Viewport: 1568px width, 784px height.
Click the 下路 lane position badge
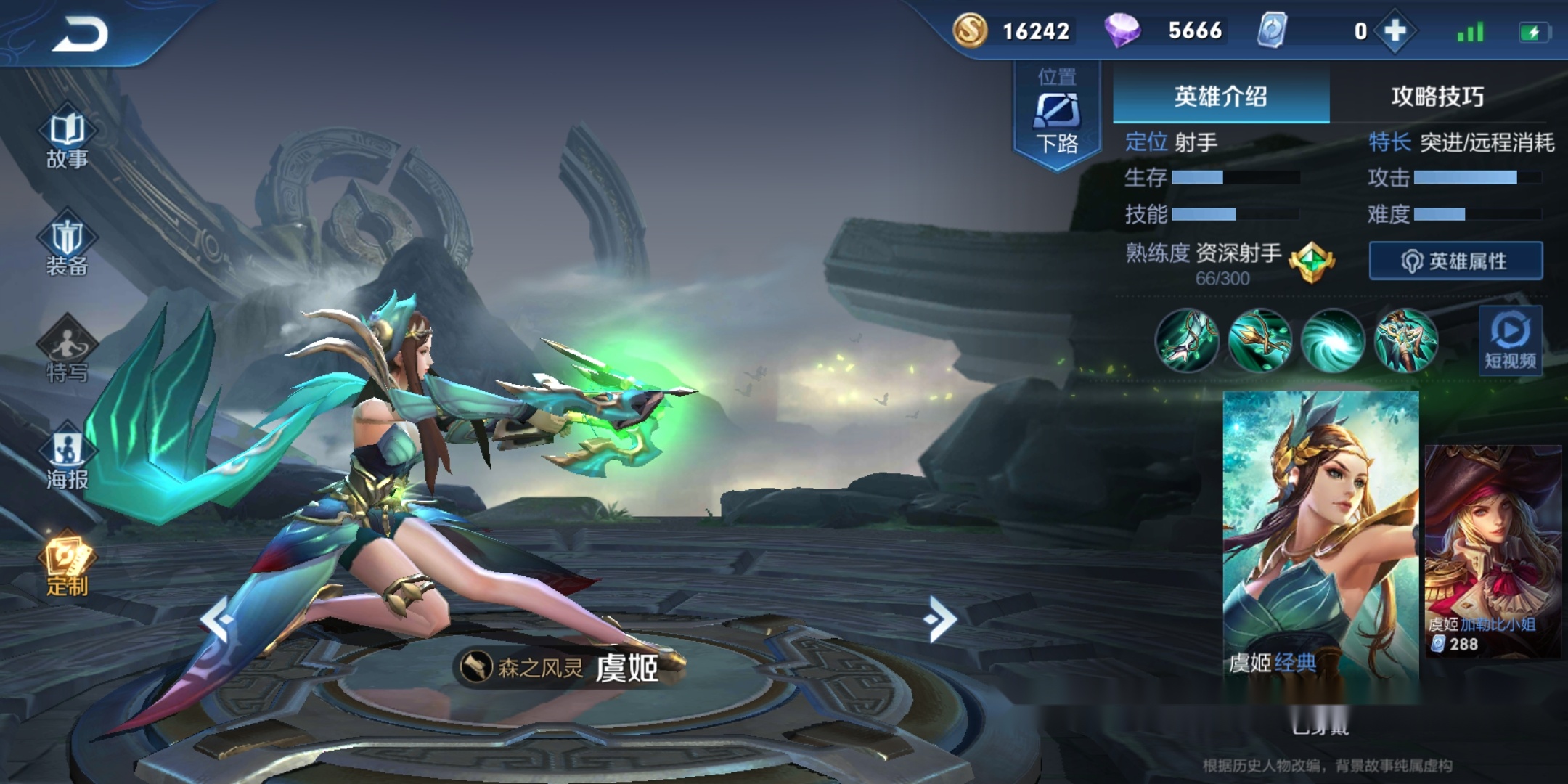coord(1057,116)
